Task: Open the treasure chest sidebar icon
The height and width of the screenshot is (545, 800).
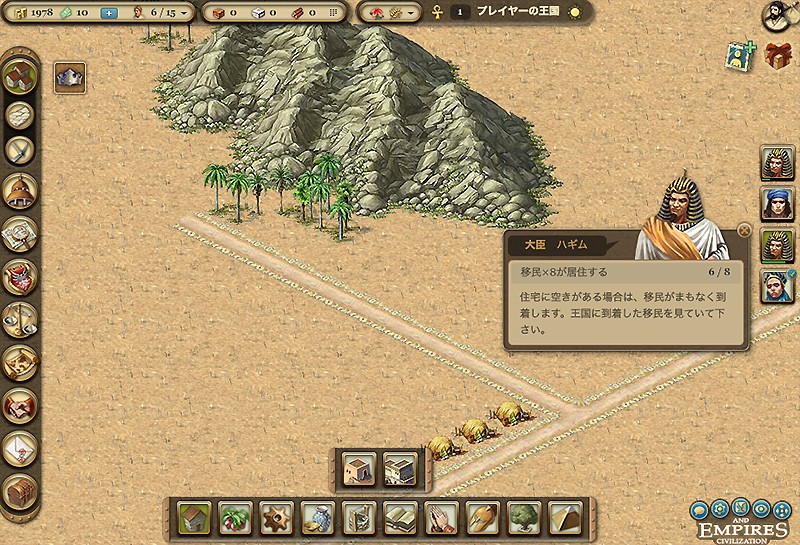Action: tap(20, 490)
